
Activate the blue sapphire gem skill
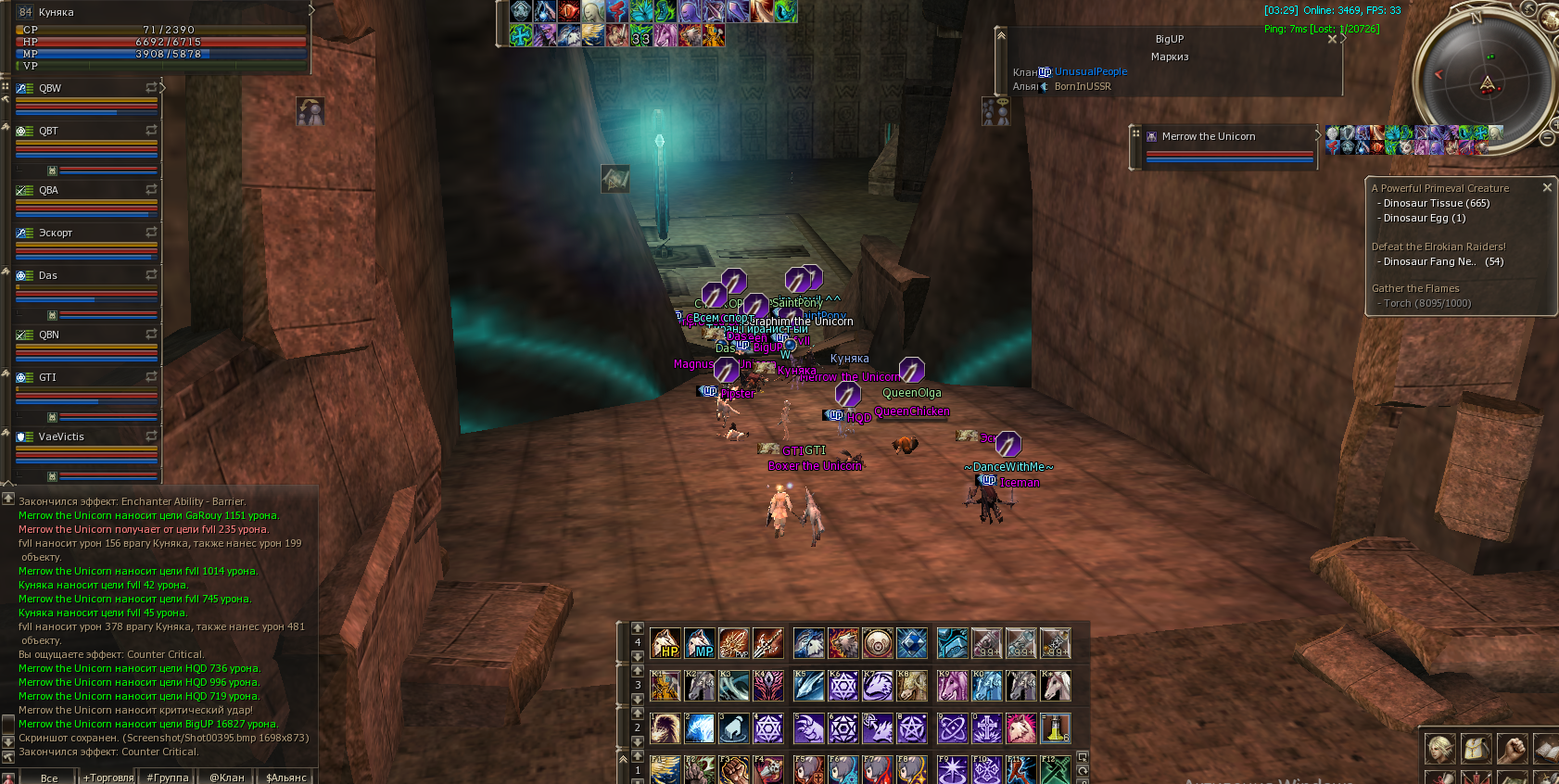point(911,643)
